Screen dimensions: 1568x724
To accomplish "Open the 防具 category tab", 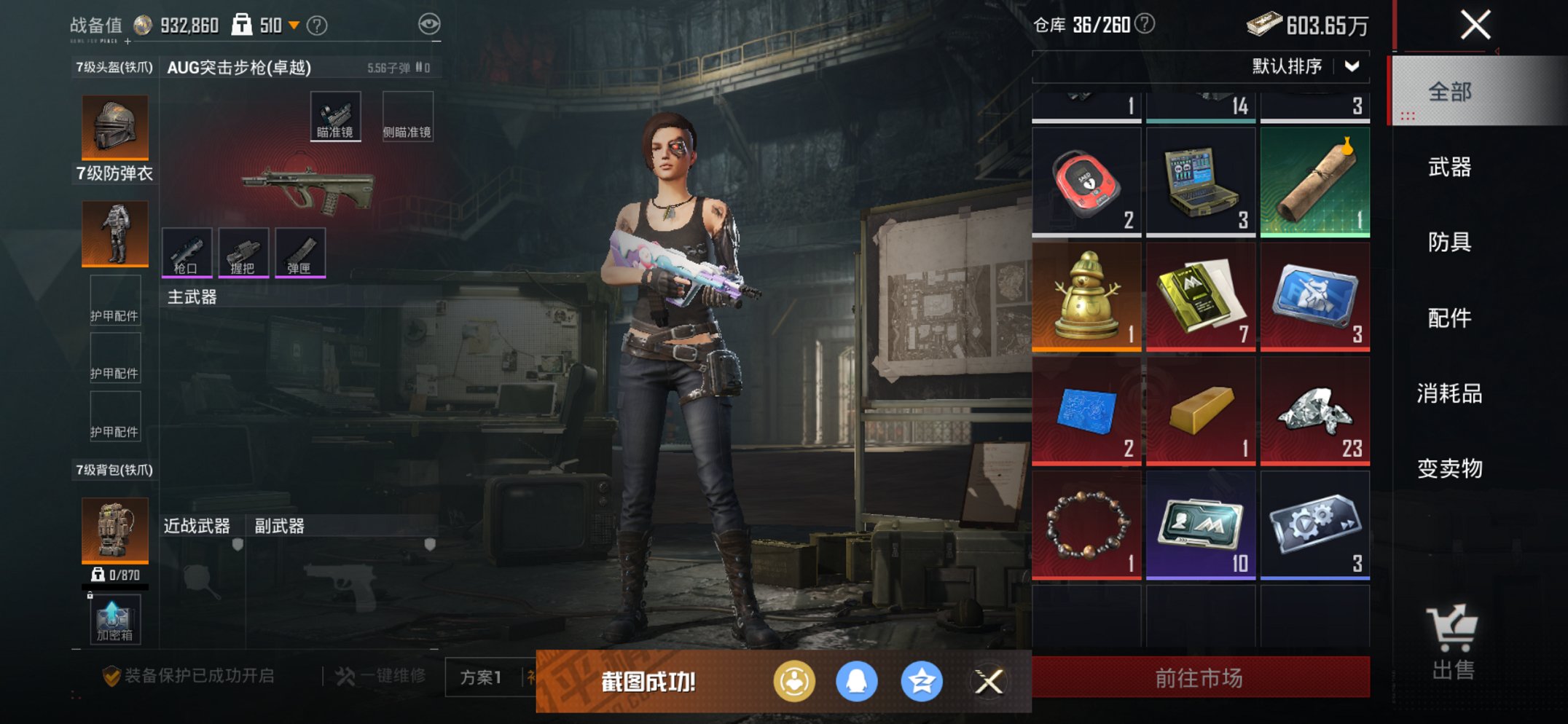I will [x=1449, y=242].
